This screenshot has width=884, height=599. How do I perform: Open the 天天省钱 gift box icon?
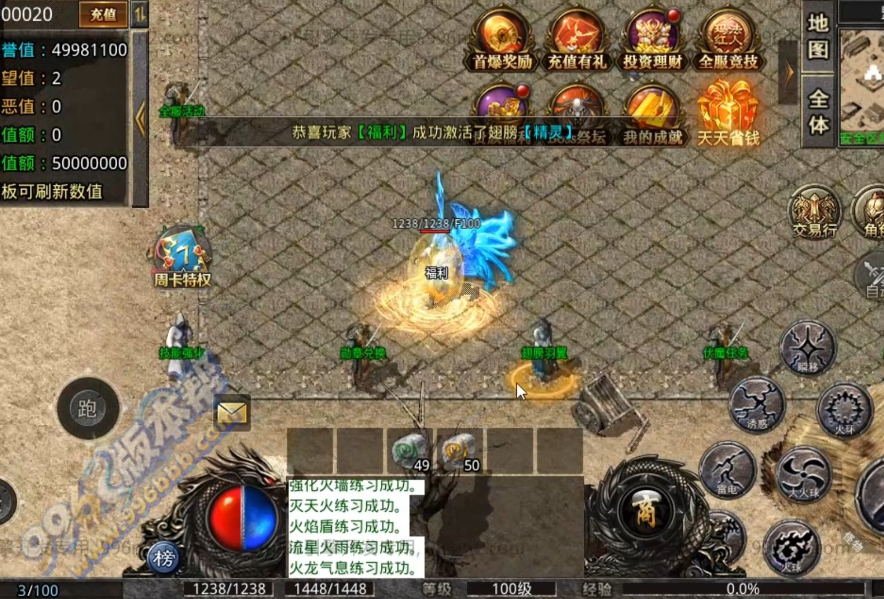coord(727,112)
